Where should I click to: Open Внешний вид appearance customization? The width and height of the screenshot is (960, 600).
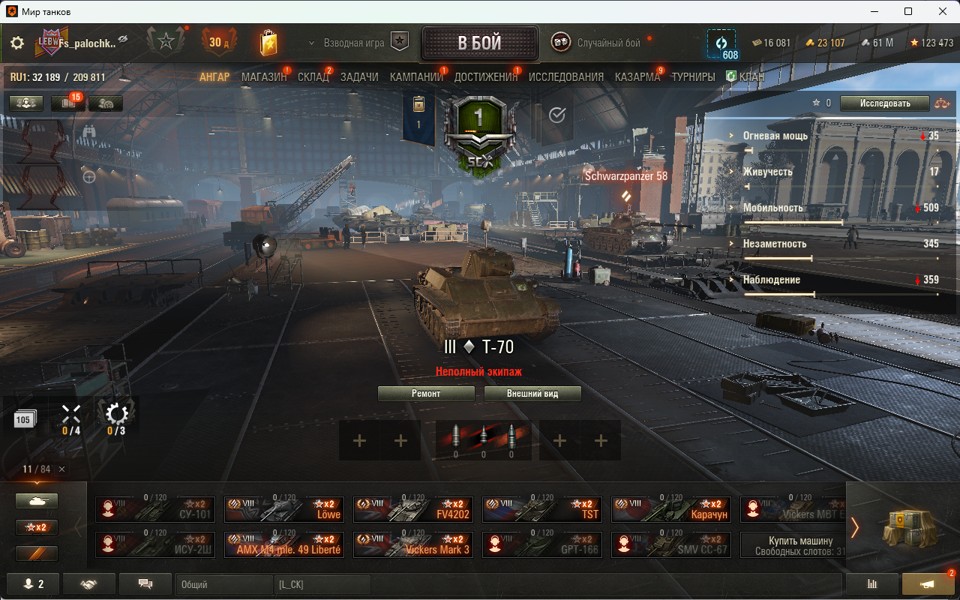click(532, 394)
